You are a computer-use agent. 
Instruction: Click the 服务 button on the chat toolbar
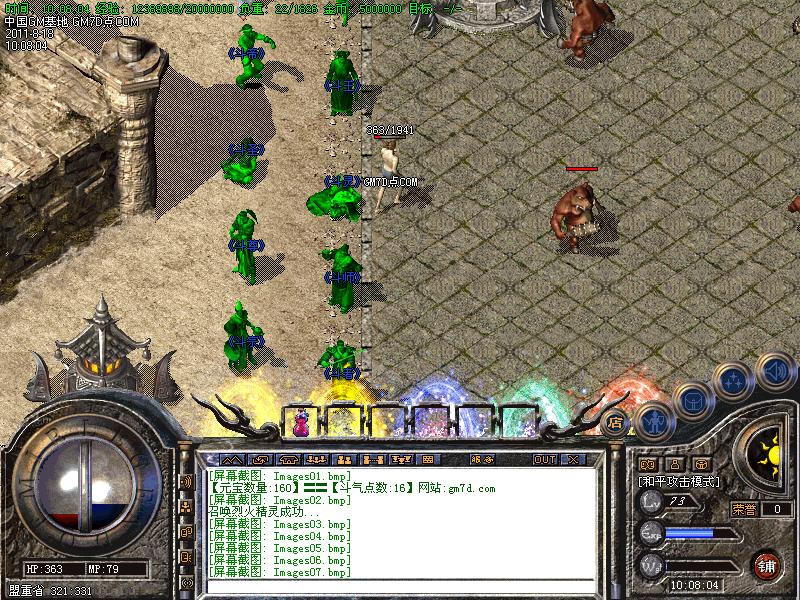pyautogui.click(x=480, y=460)
